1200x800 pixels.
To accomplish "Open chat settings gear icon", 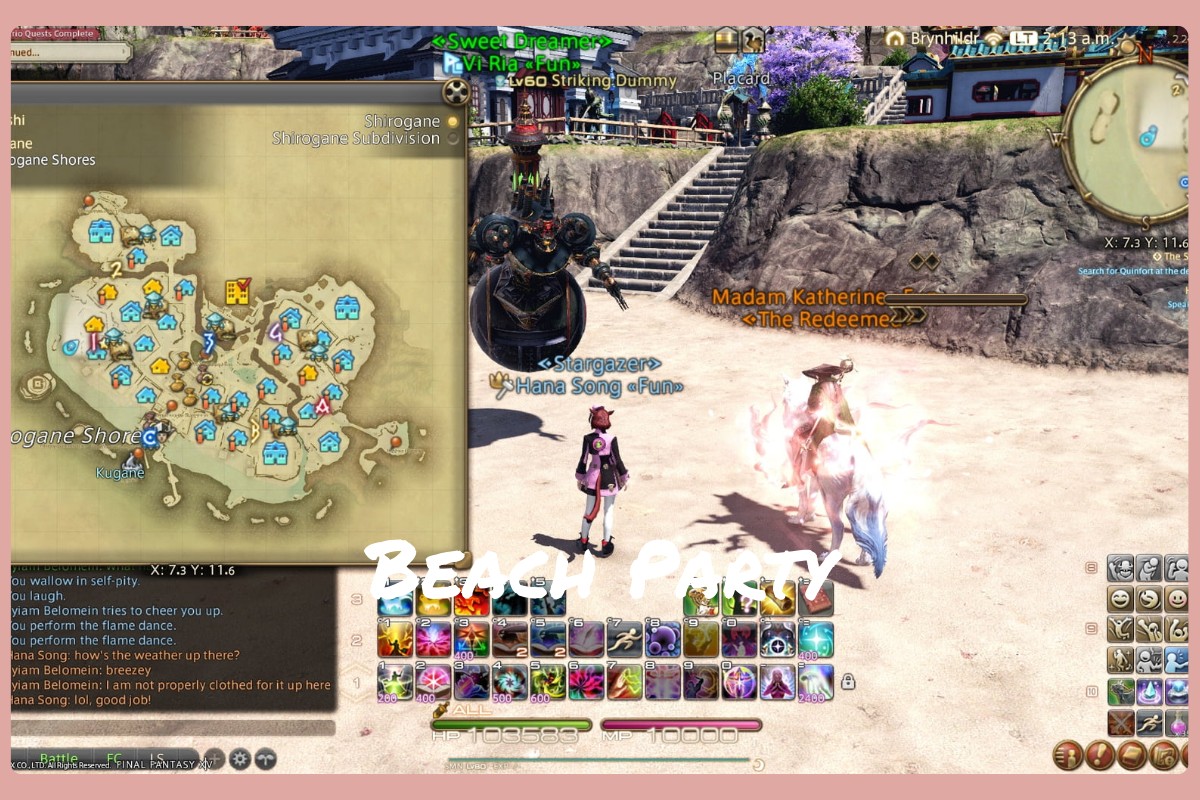I will pyautogui.click(x=240, y=759).
